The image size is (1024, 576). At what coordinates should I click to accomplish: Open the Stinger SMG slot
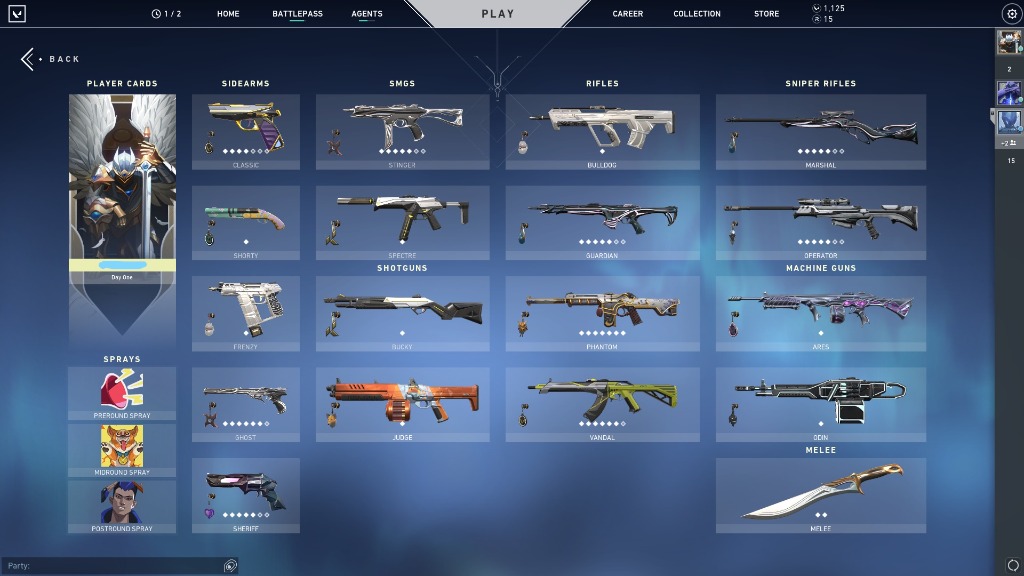click(402, 132)
